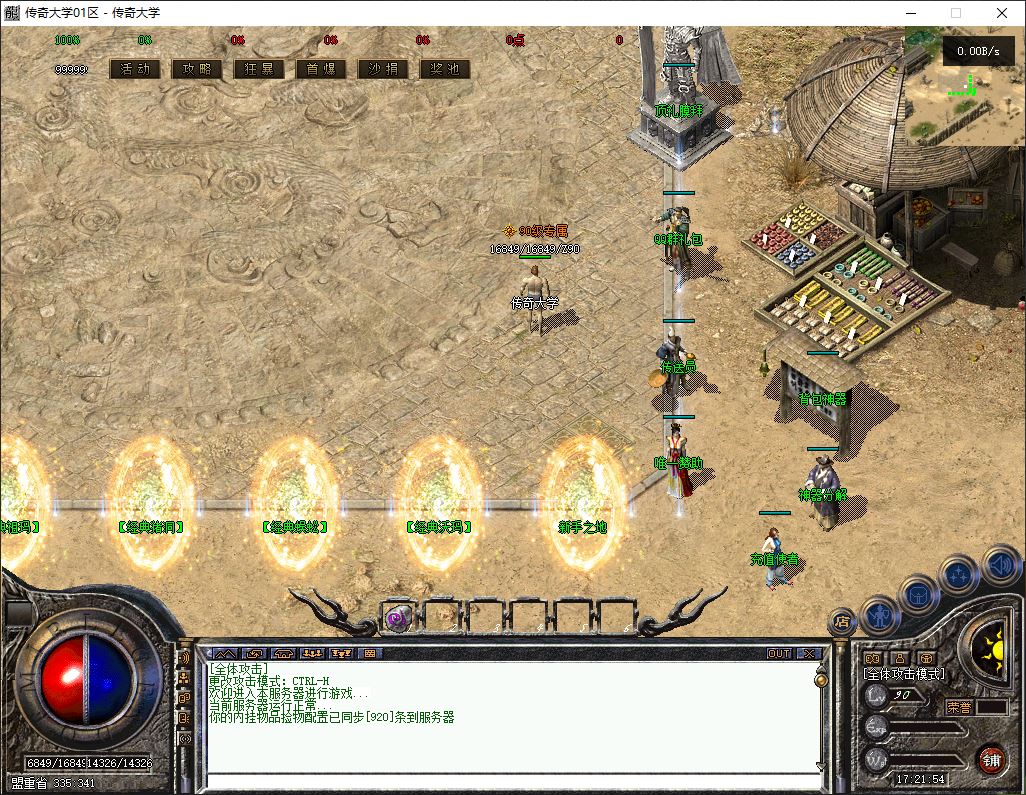Open the round 店 shop icon
This screenshot has width=1026, height=795.
pos(842,622)
